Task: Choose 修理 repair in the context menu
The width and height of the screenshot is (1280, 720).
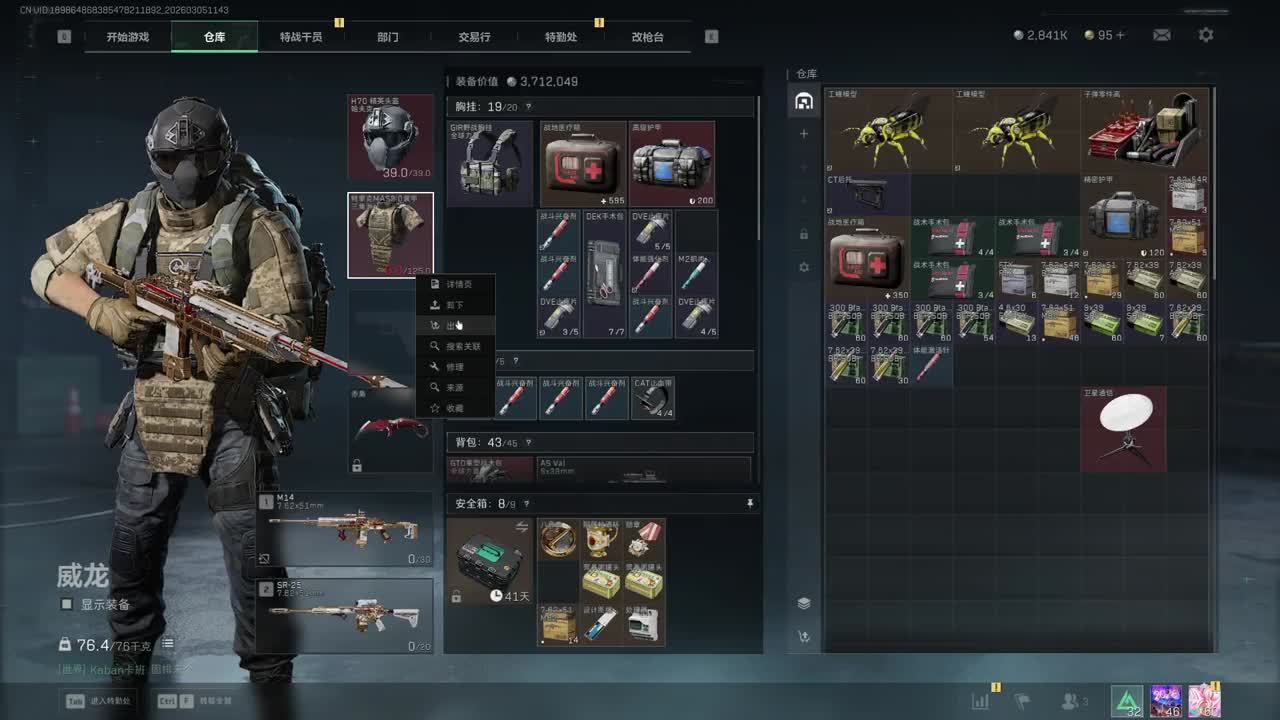Action: click(x=455, y=367)
